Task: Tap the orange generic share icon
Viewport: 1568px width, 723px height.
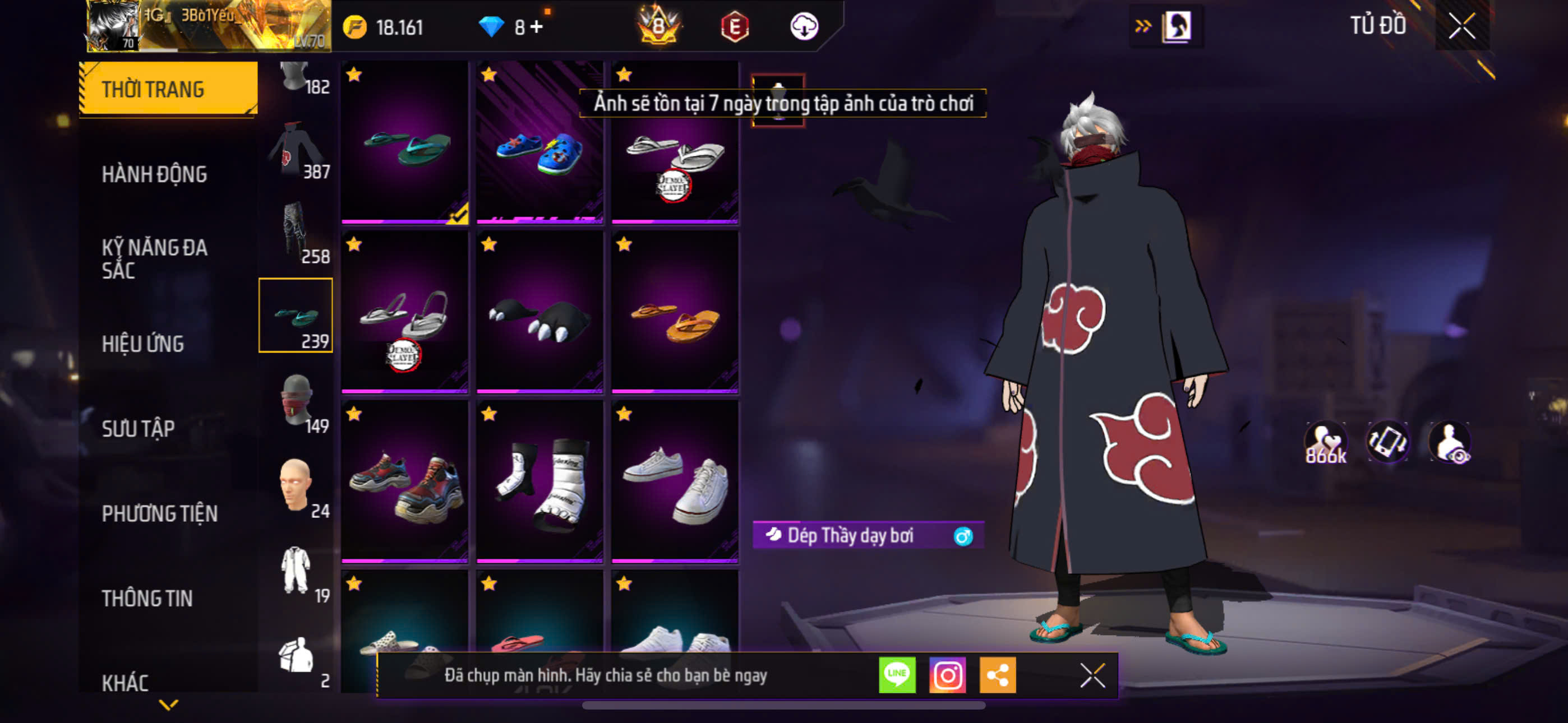Action: click(x=997, y=675)
